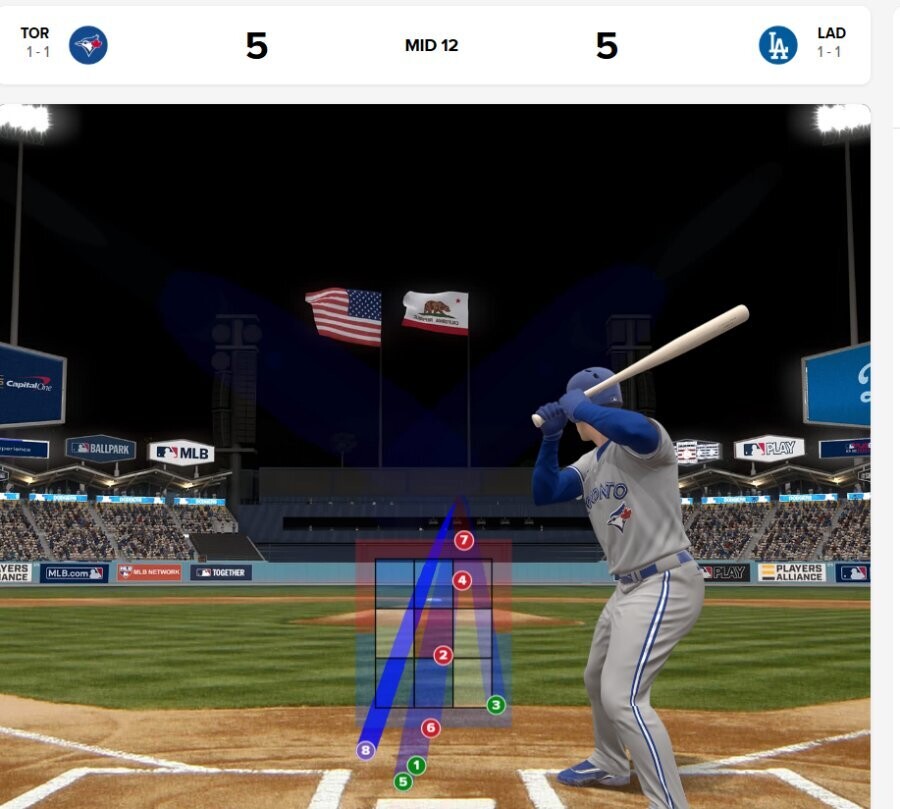
Task: Choose the red pitch marker 2
Action: (x=443, y=655)
